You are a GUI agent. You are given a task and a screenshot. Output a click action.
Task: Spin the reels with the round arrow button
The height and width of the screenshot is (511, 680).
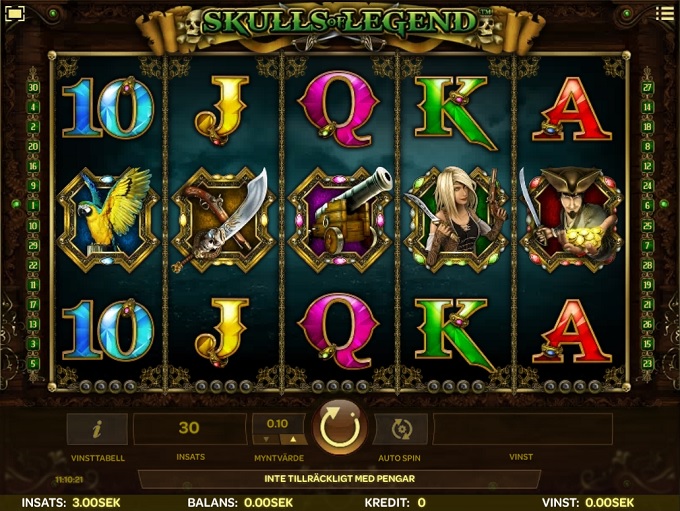click(340, 429)
